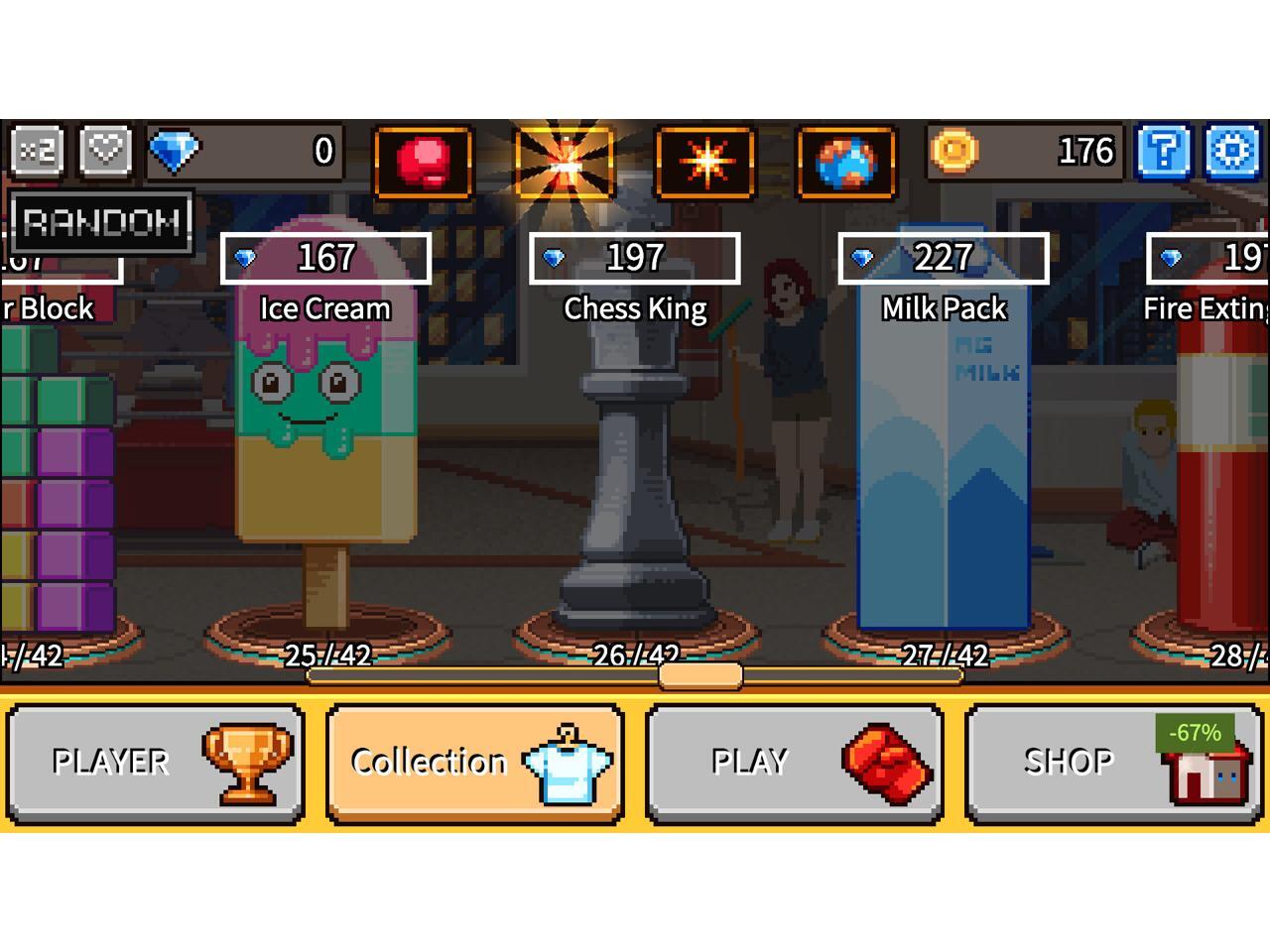Open the settings gear icon

pos(1233,153)
